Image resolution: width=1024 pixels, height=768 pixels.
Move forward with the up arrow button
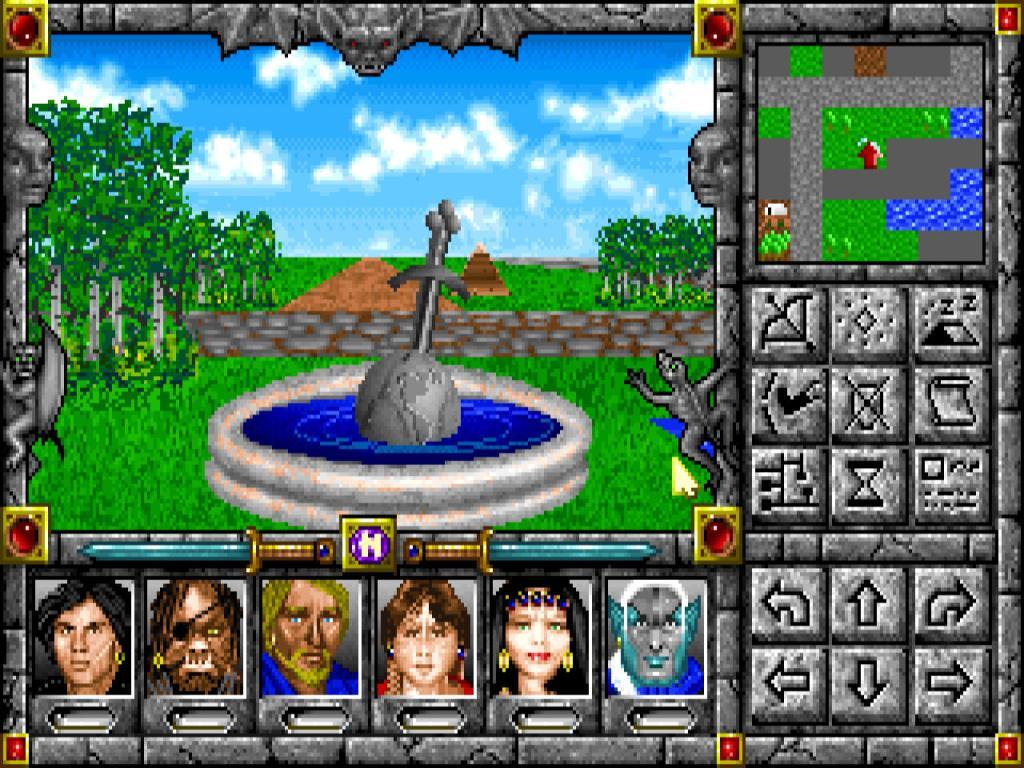870,605
